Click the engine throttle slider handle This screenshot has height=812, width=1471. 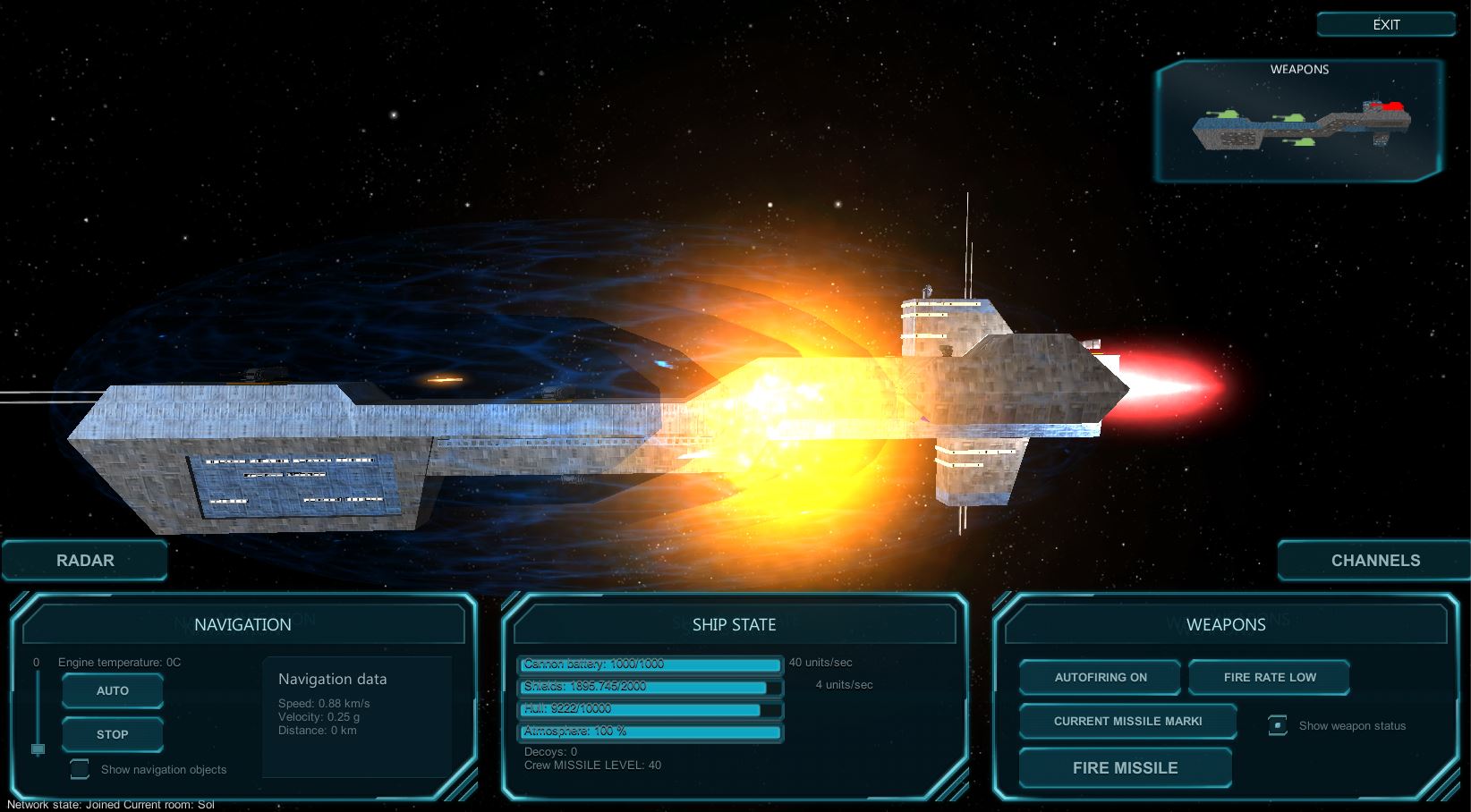[x=38, y=749]
